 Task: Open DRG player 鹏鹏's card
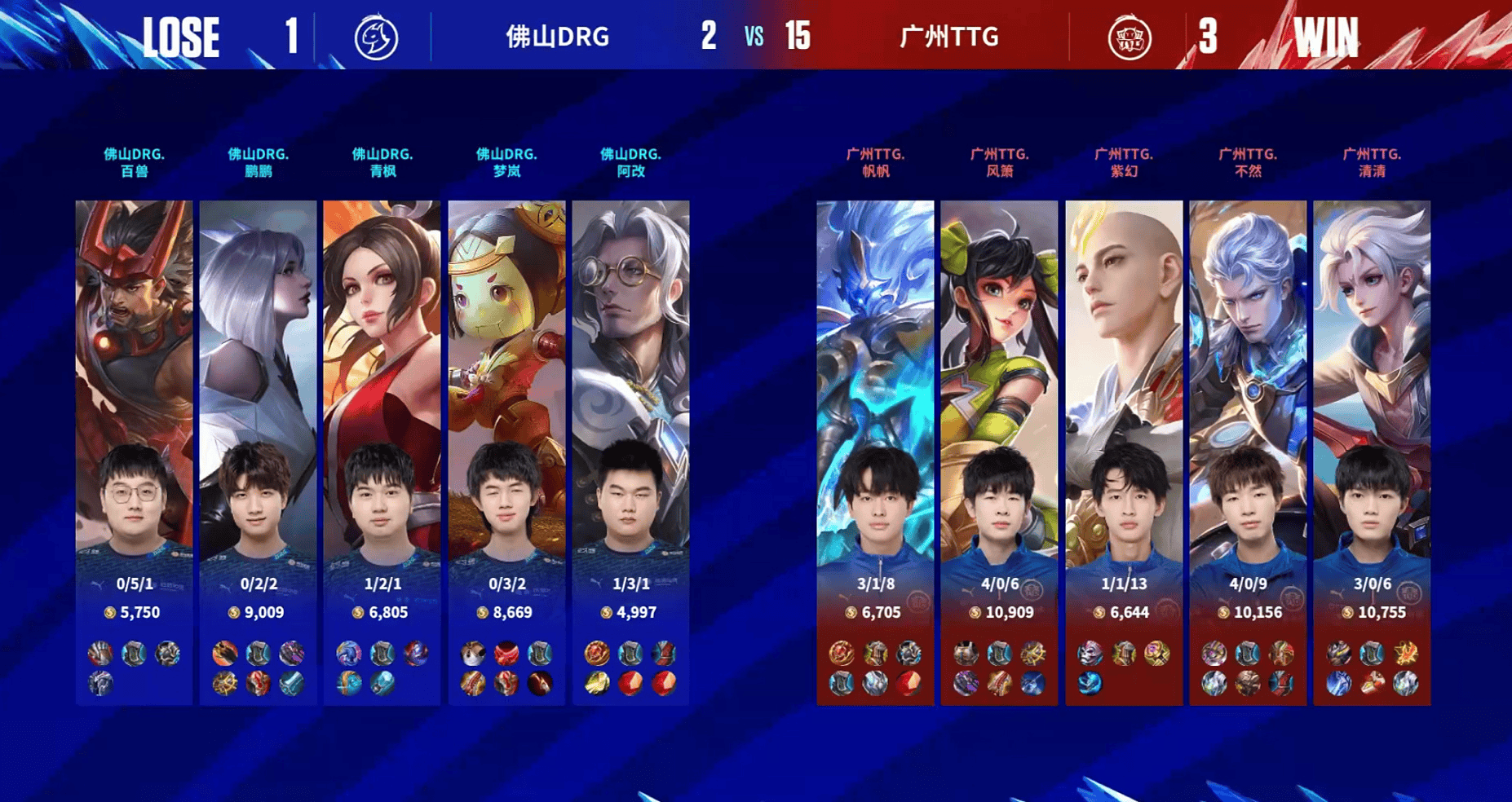pos(259,452)
